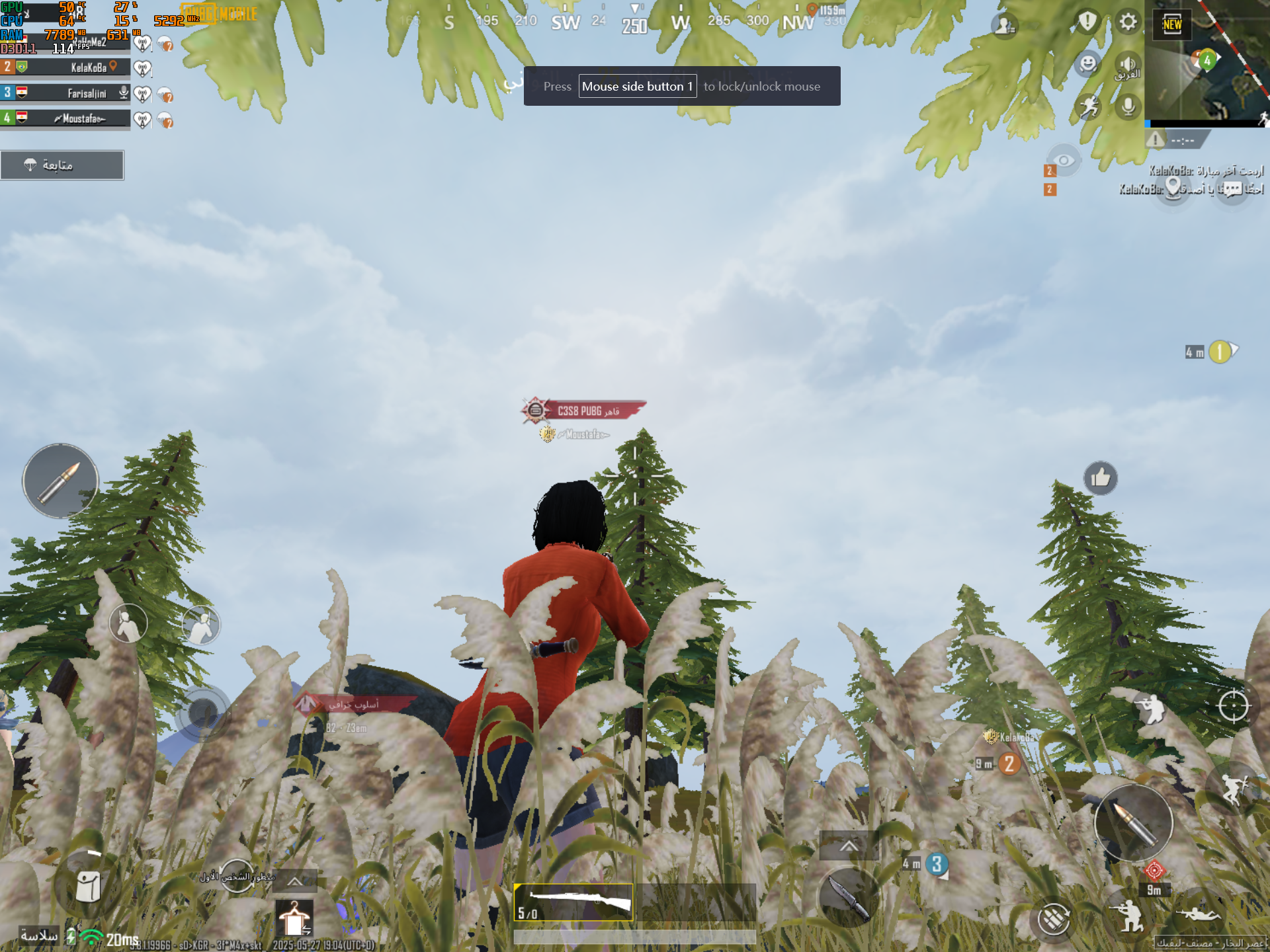Expand the minimap
Viewport: 1270px width, 952px height.
tap(1206, 64)
